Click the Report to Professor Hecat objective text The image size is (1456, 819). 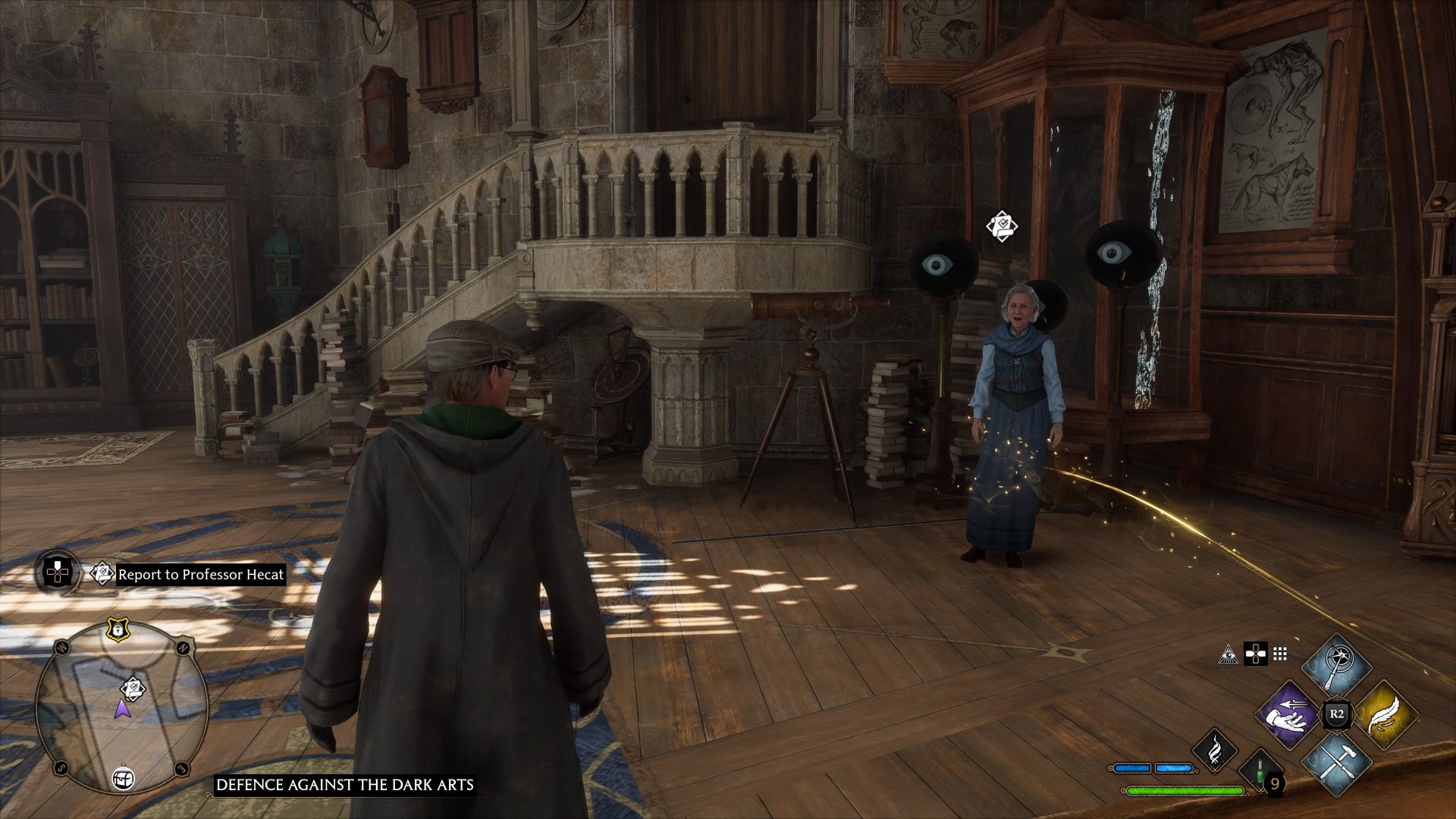pos(201,575)
